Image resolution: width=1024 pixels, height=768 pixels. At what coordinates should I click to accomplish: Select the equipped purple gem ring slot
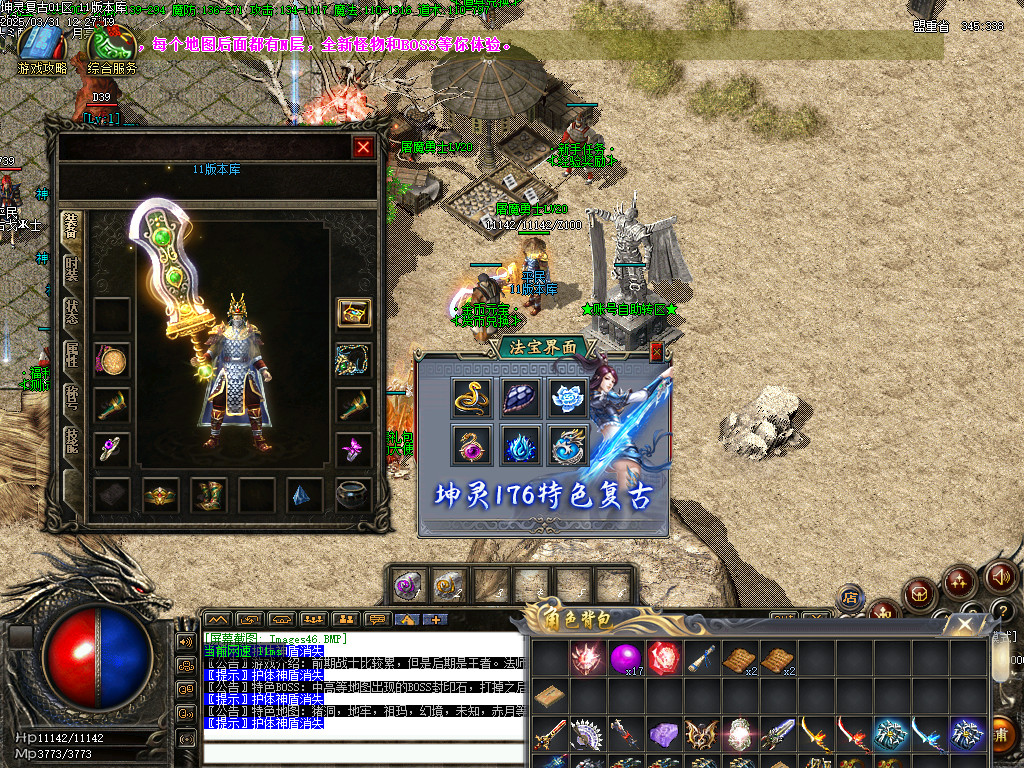coord(111,447)
